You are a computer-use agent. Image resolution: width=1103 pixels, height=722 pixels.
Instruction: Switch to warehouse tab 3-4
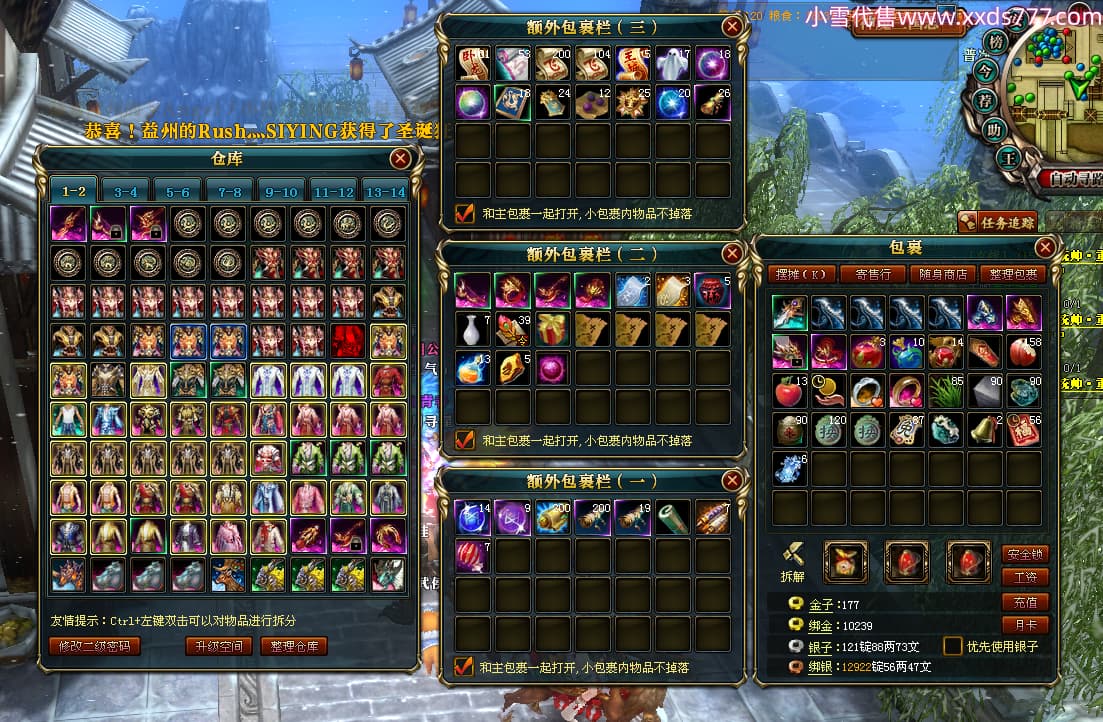click(126, 191)
